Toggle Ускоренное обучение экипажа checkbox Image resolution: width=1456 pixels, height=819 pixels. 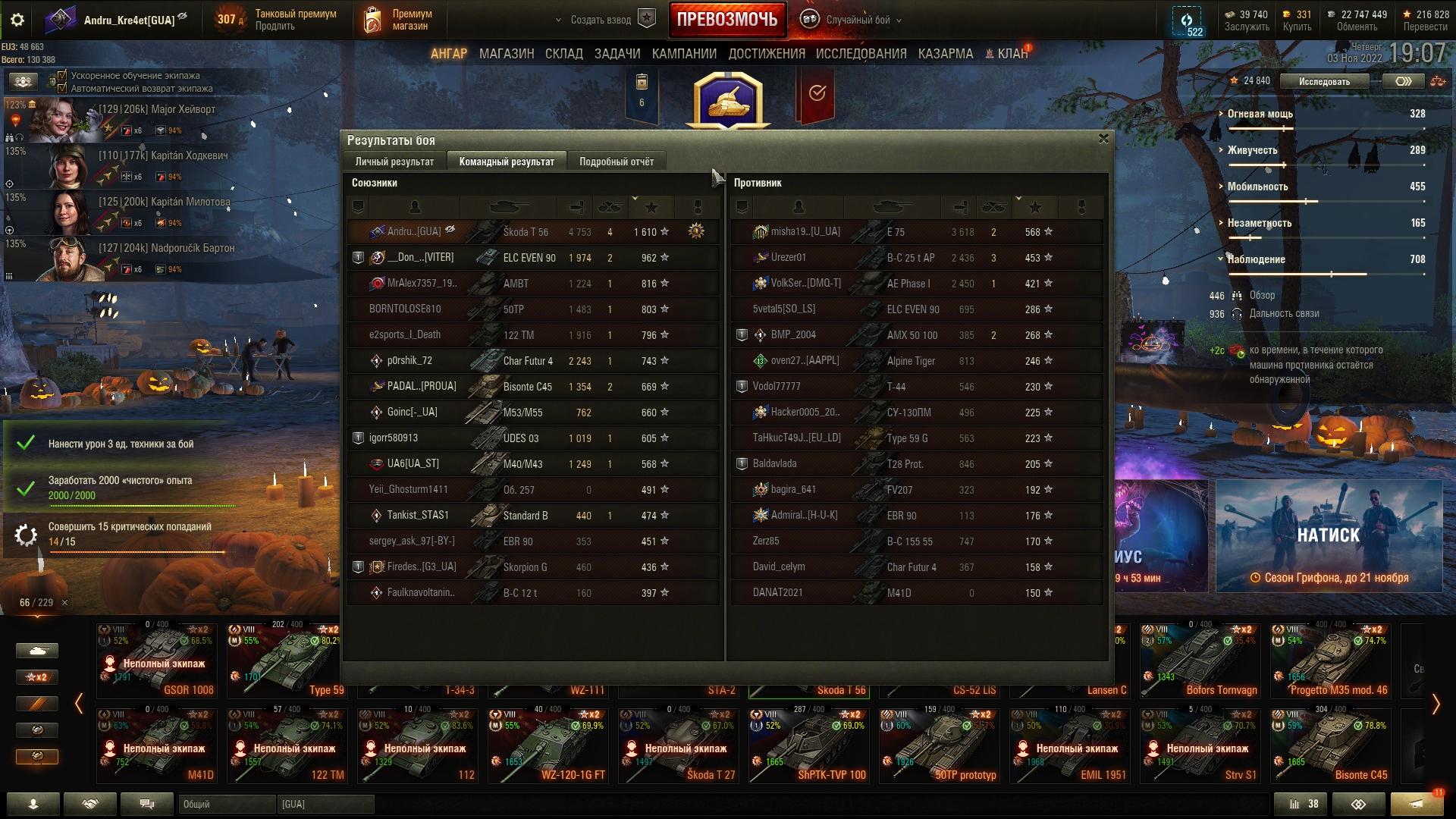coord(63,76)
